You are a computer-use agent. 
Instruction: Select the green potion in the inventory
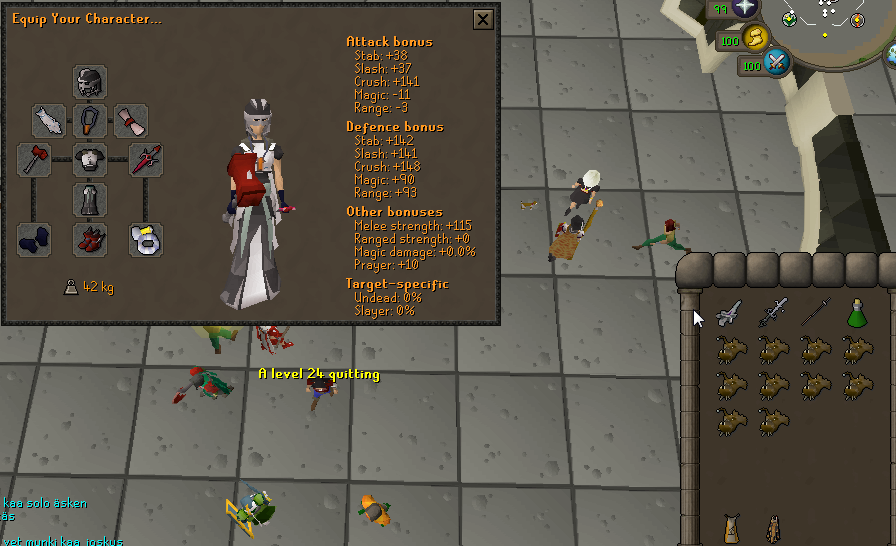tap(856, 312)
